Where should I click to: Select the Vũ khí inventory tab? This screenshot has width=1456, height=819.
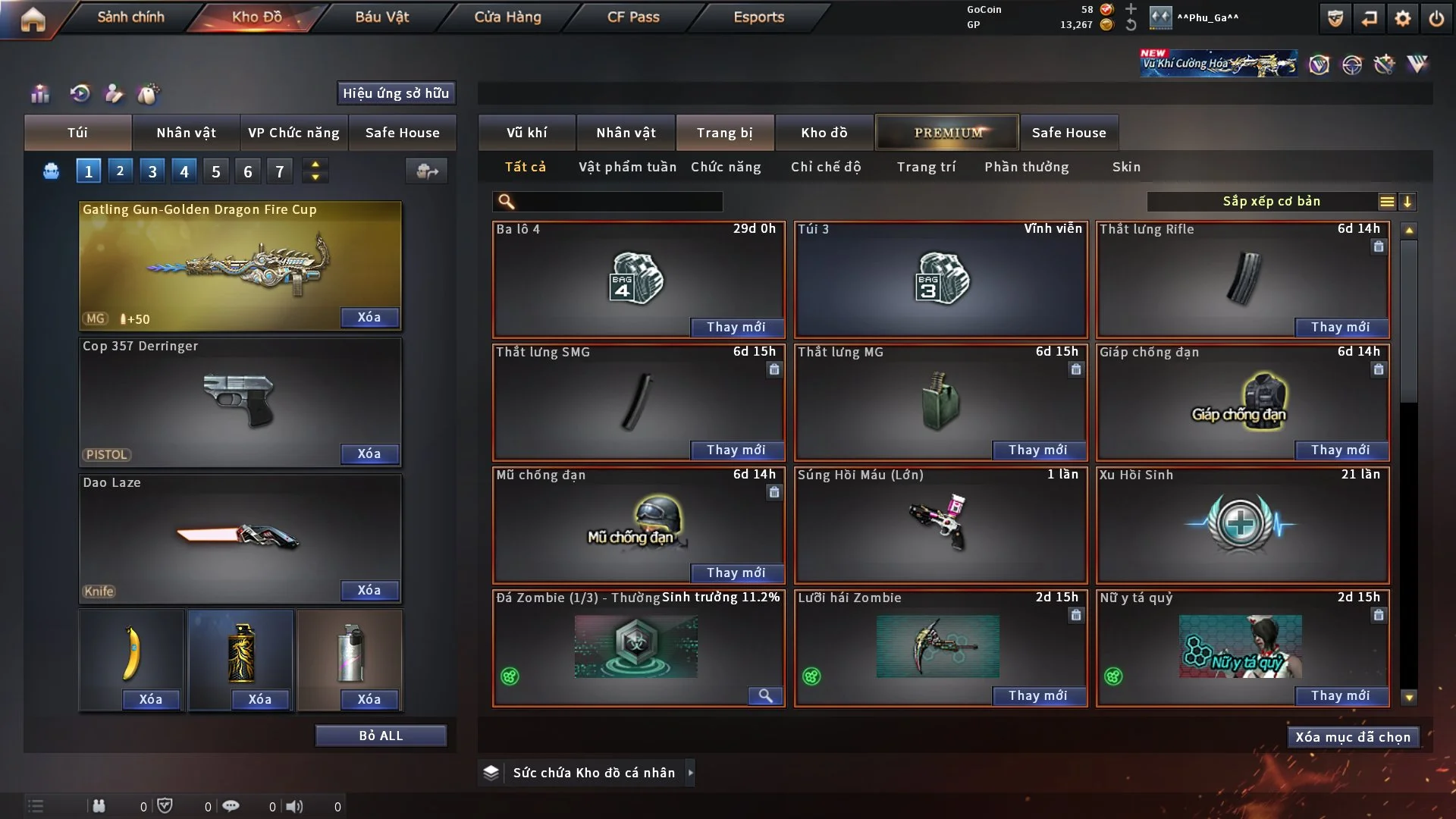tap(526, 133)
